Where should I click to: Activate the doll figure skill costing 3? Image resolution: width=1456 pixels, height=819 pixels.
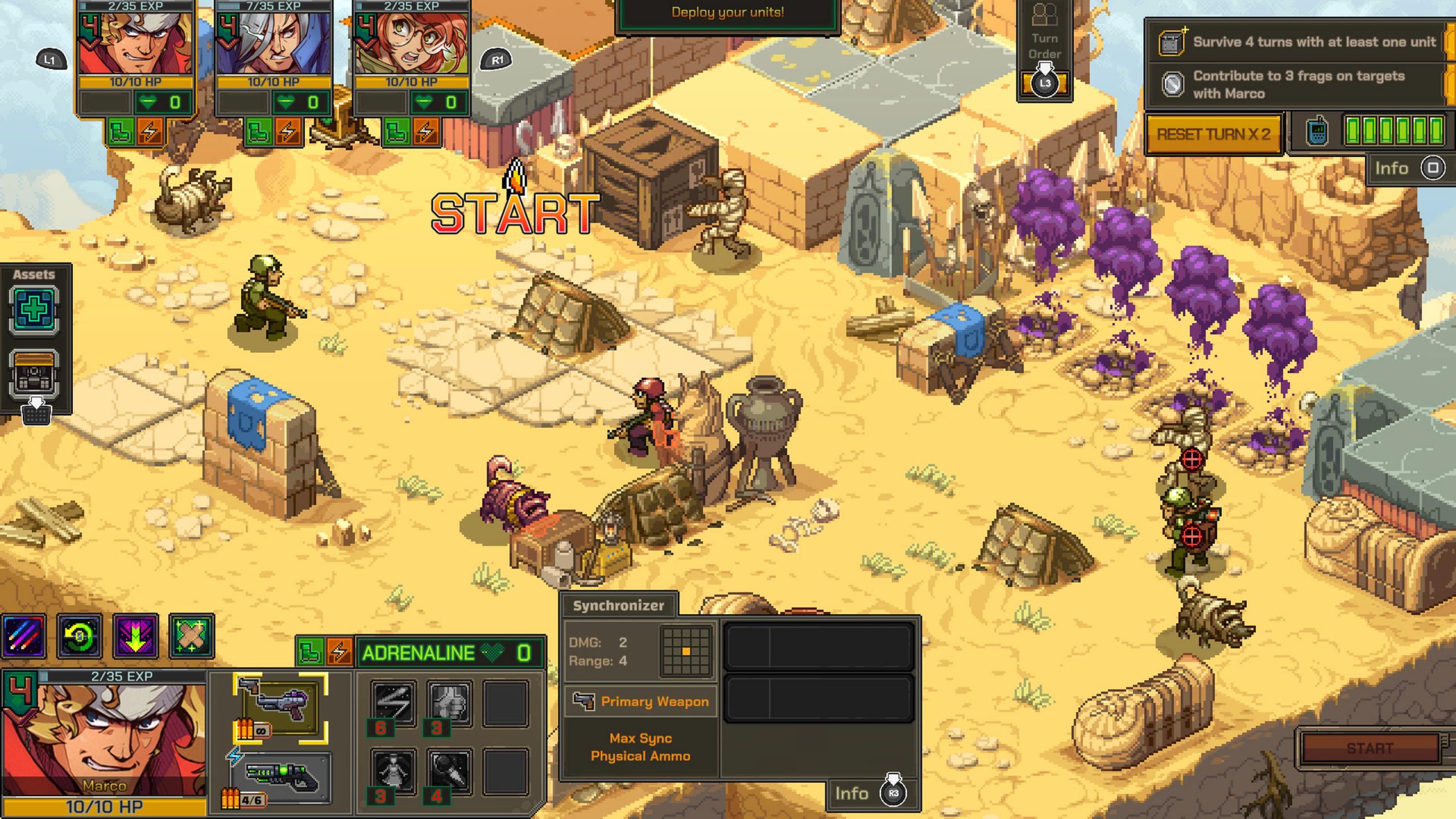tap(394, 771)
